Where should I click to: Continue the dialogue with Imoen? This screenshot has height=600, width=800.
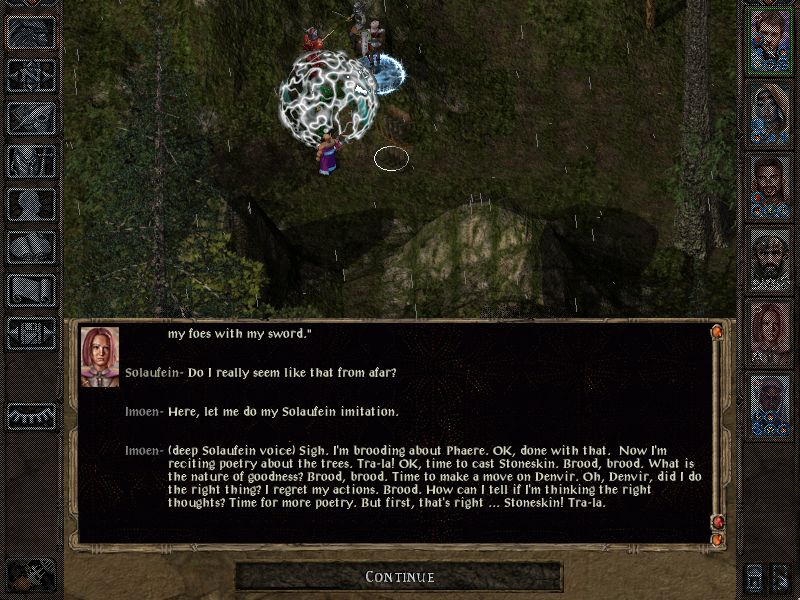(399, 577)
